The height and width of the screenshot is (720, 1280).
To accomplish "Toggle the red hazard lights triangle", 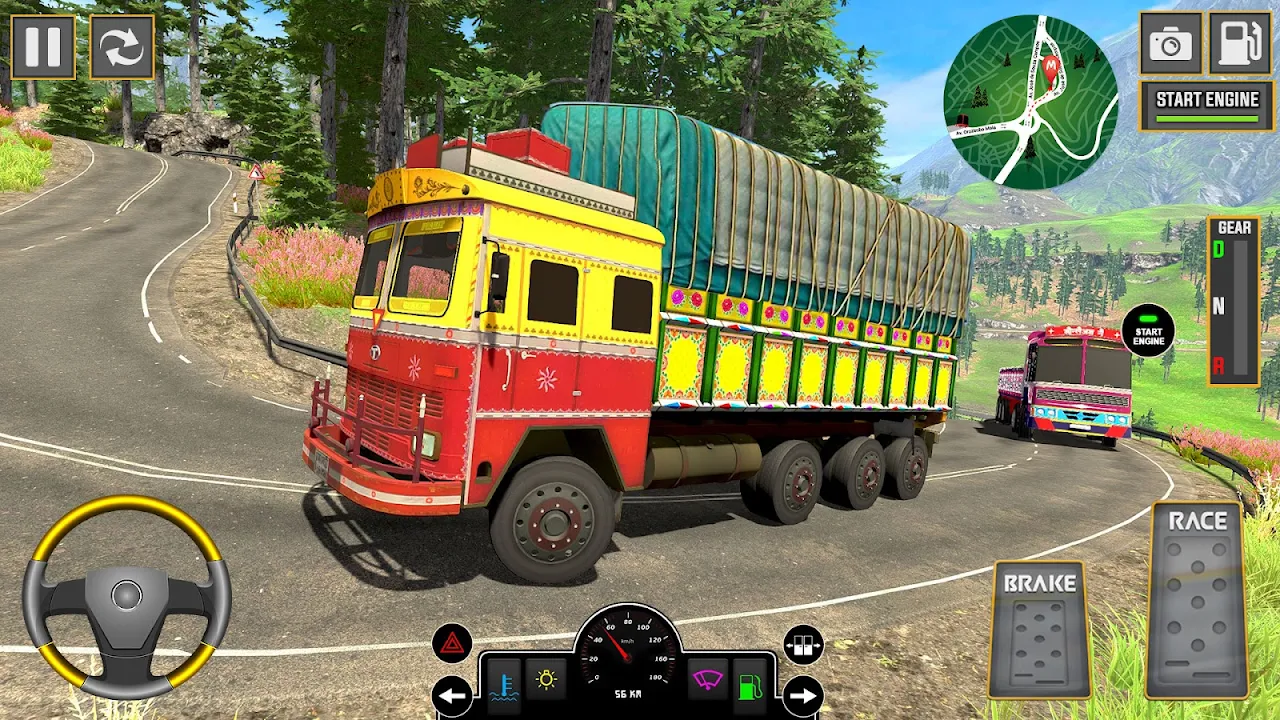I will [x=452, y=643].
